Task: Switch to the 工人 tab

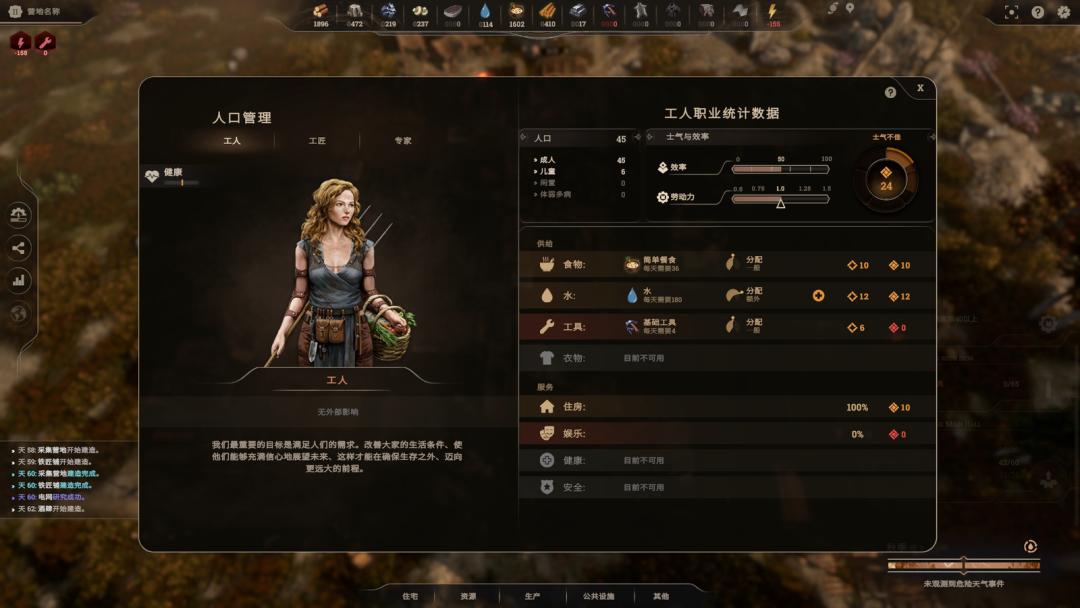Action: point(232,141)
